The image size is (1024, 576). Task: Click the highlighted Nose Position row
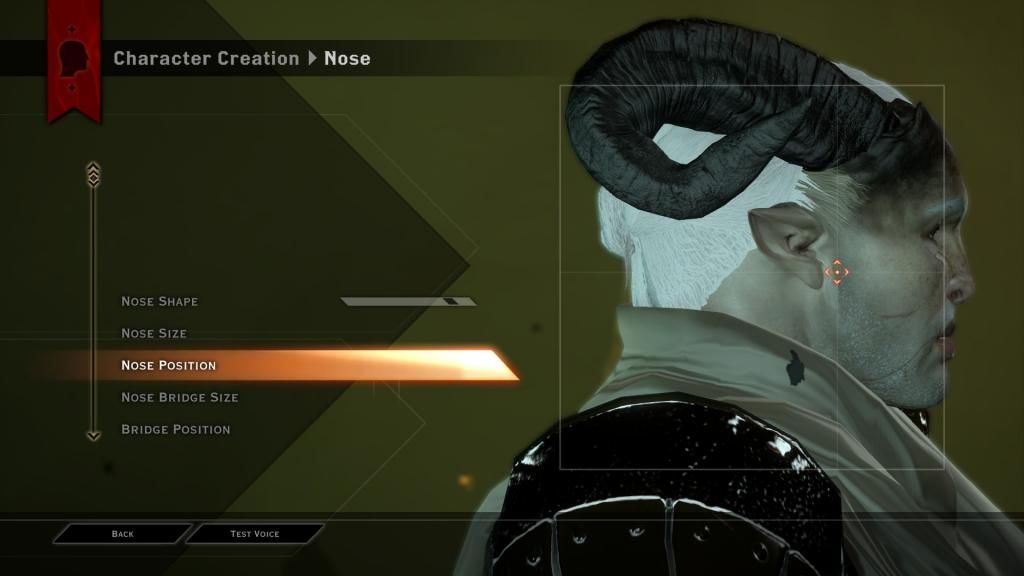169,365
